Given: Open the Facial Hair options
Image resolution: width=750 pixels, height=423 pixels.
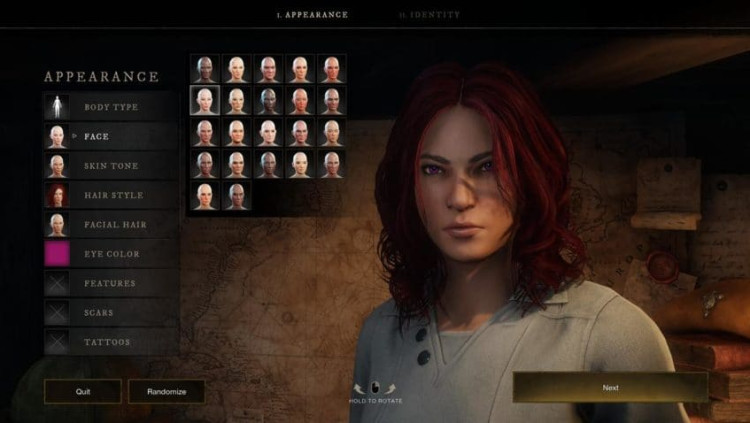Looking at the screenshot, I should click(110, 224).
